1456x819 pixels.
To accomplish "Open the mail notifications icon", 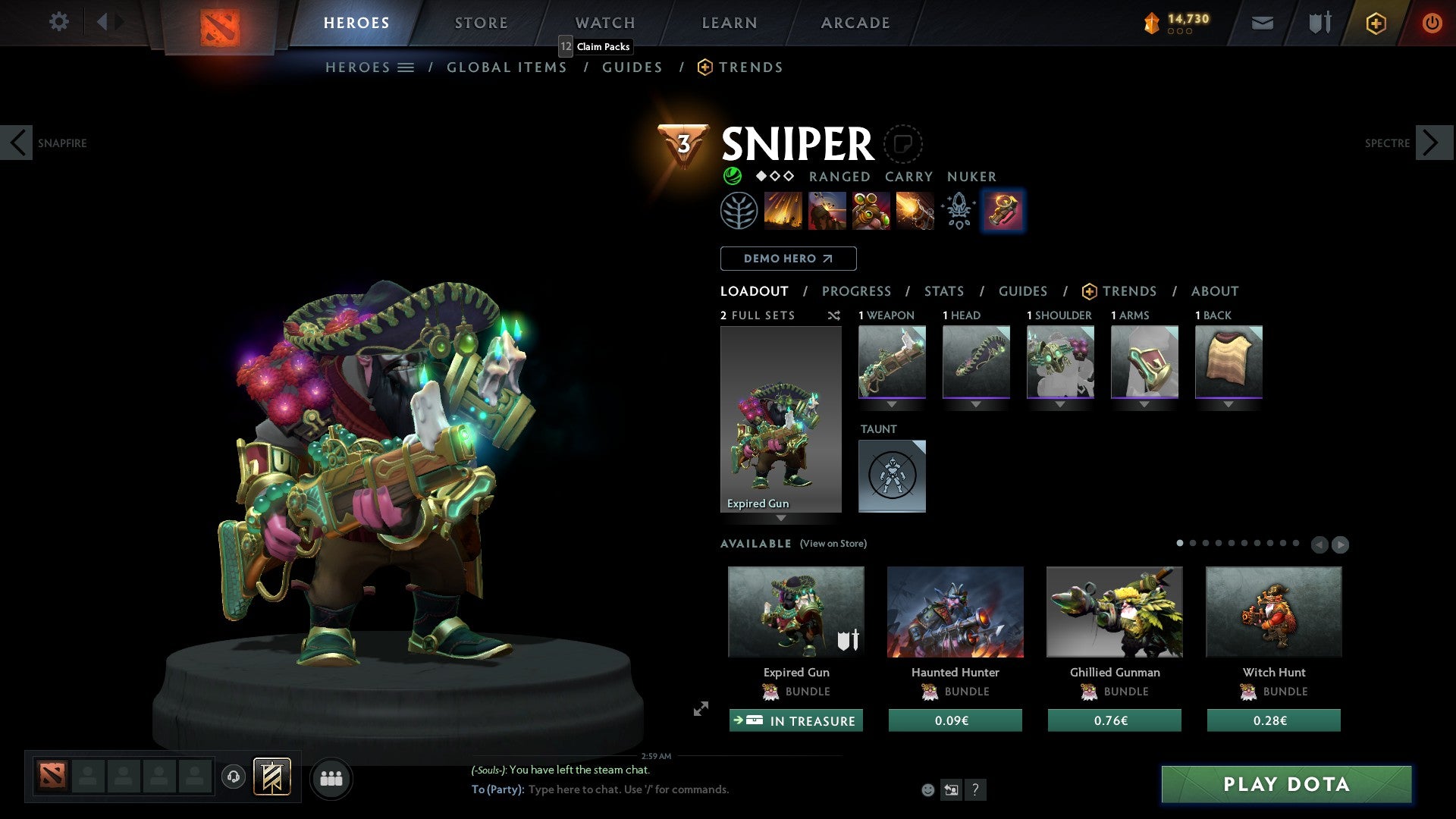I will point(1263,23).
